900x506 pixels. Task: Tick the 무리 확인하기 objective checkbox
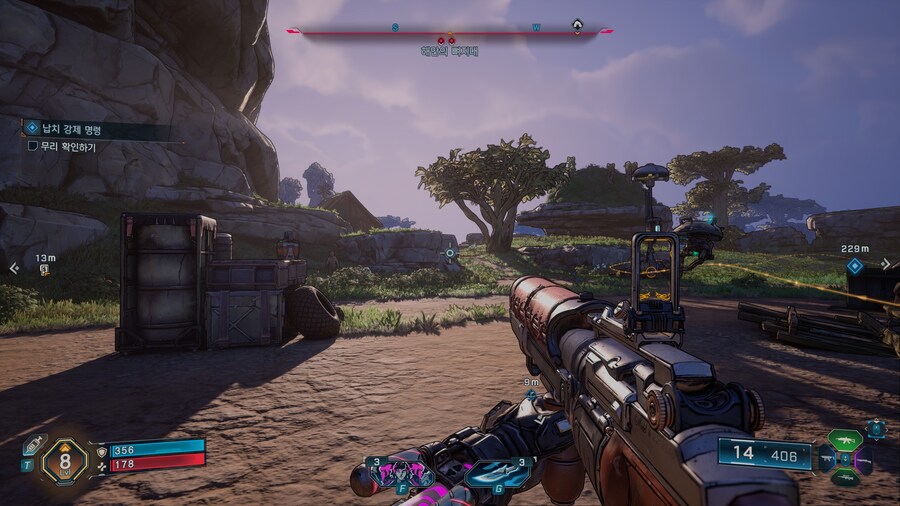[x=33, y=146]
